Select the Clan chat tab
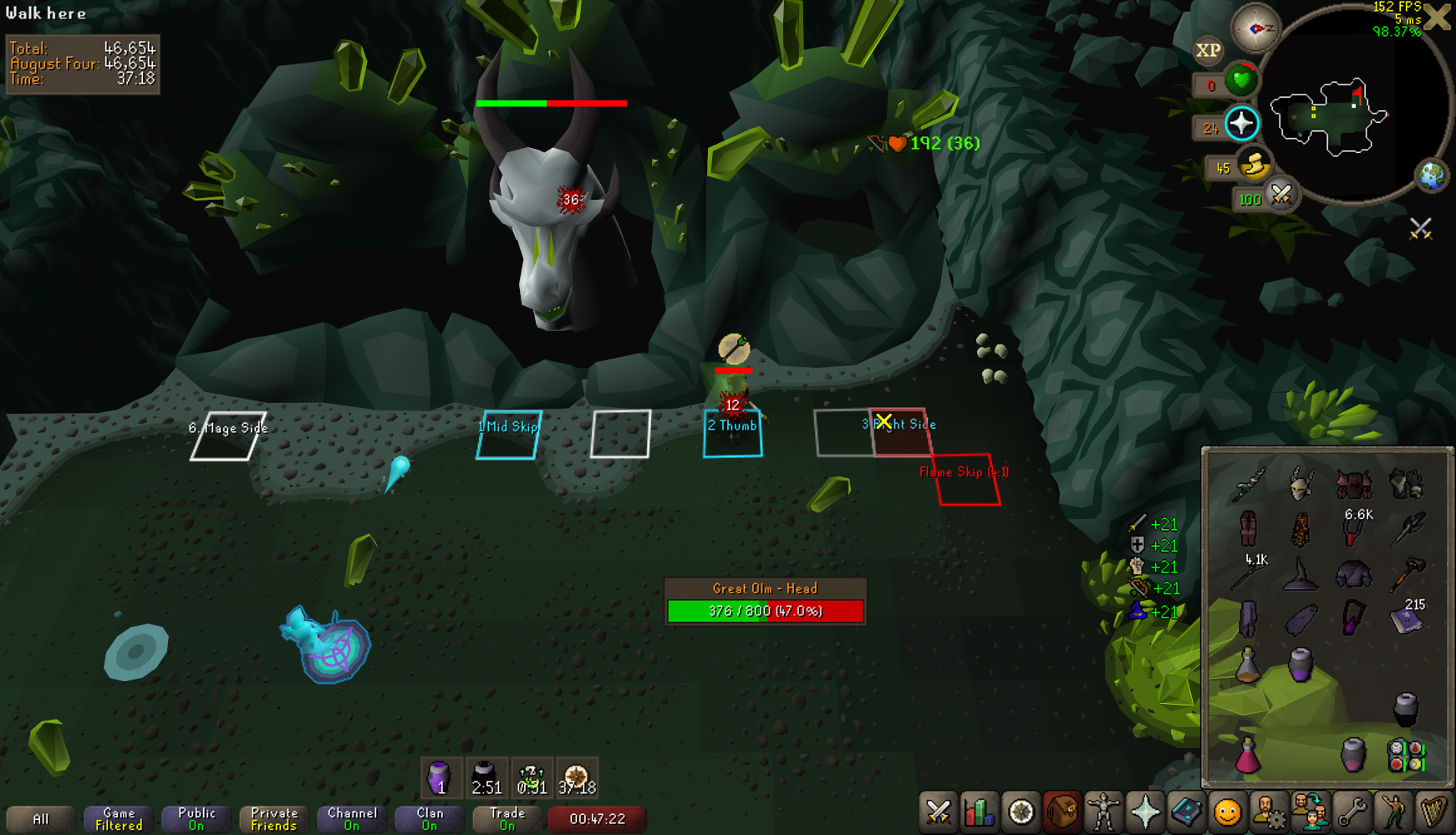 pos(430,819)
